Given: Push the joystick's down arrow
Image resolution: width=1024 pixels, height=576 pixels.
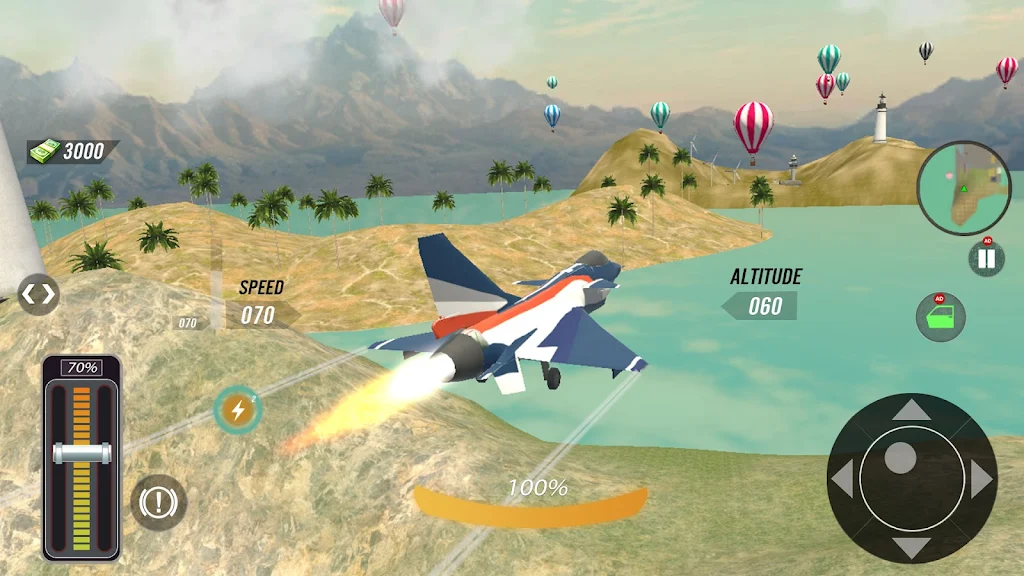Looking at the screenshot, I should pos(910,547).
